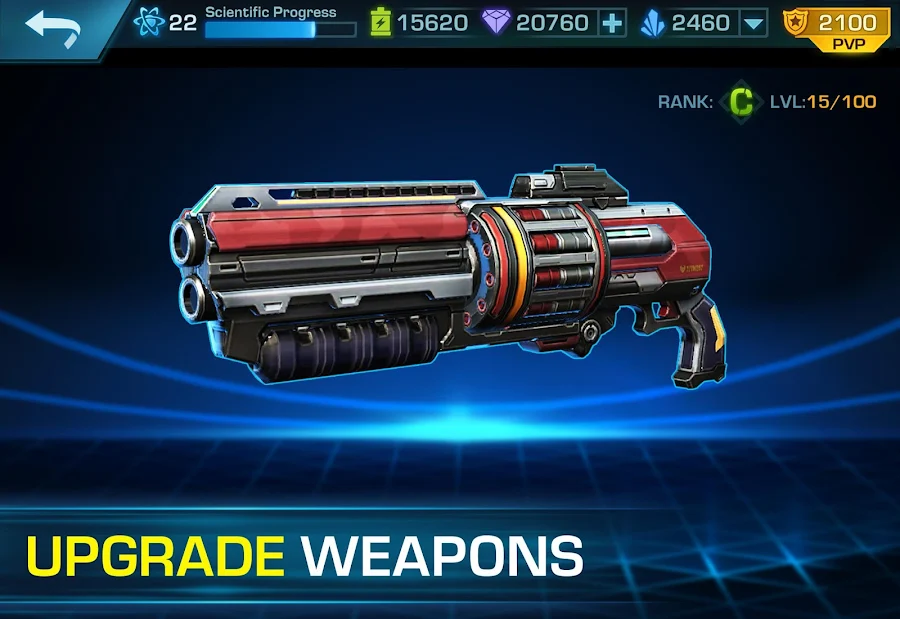The height and width of the screenshot is (619, 900).
Task: Open the 2100 PVP rating badge
Action: coord(837,28)
